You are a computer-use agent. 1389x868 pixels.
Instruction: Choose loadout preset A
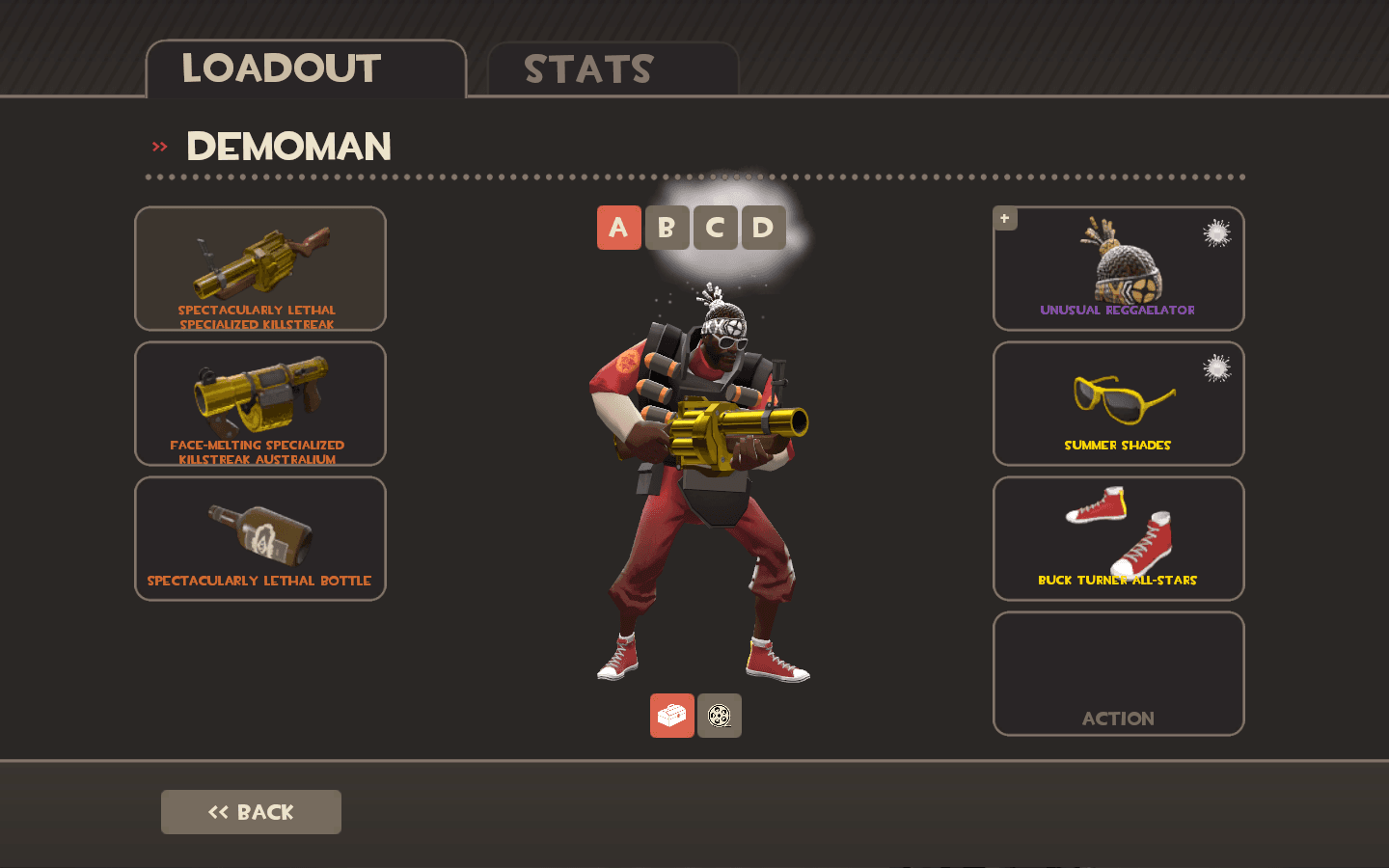(x=618, y=228)
